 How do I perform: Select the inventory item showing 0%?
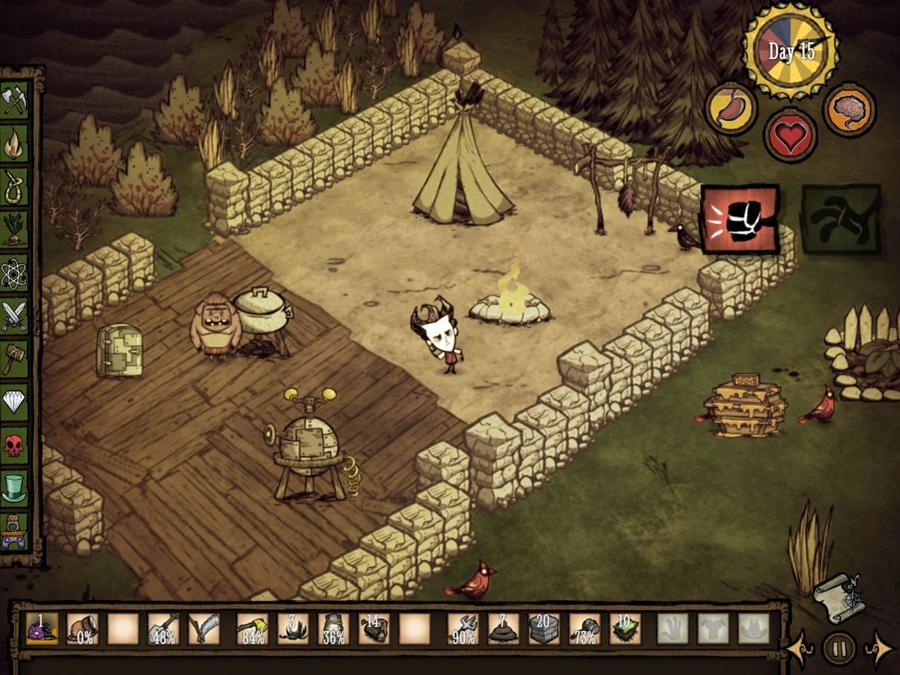(83, 628)
